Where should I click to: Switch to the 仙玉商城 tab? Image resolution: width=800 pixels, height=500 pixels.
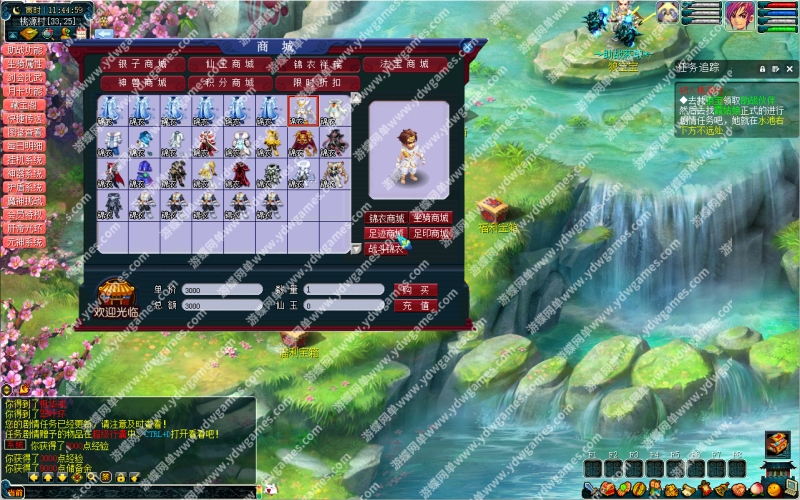coord(229,64)
